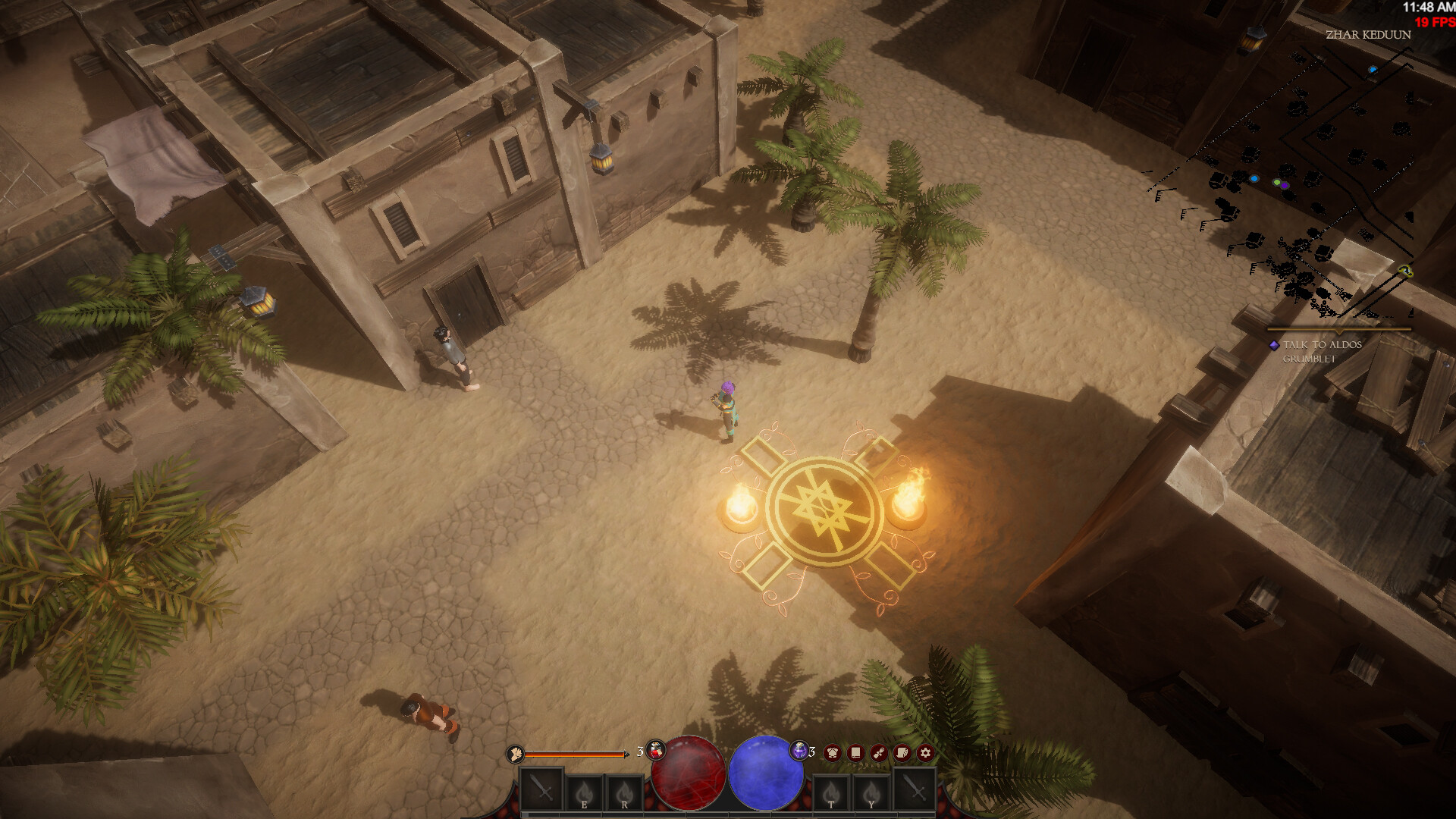Open the settings gear menu

[925, 753]
